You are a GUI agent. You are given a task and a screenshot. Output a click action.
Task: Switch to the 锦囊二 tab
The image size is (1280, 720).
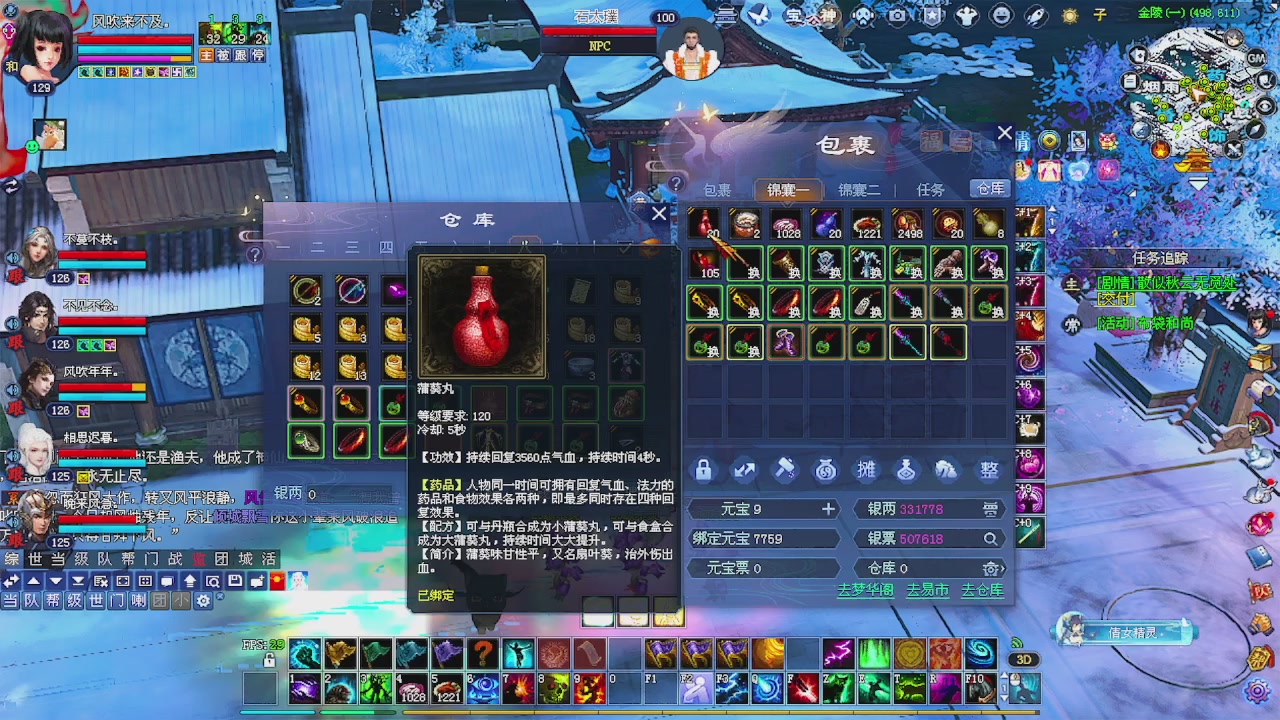[859, 189]
